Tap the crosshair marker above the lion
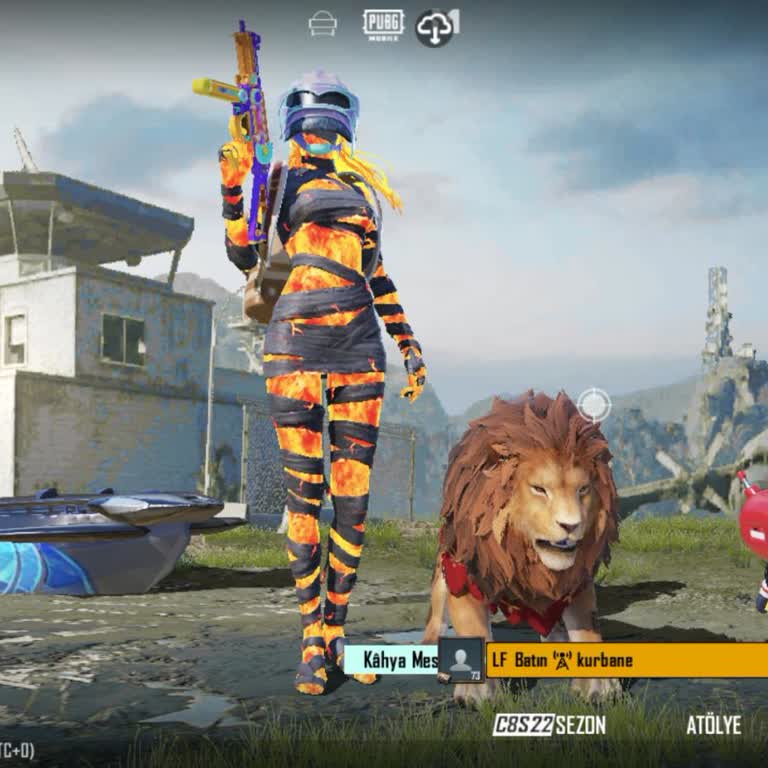 point(594,404)
